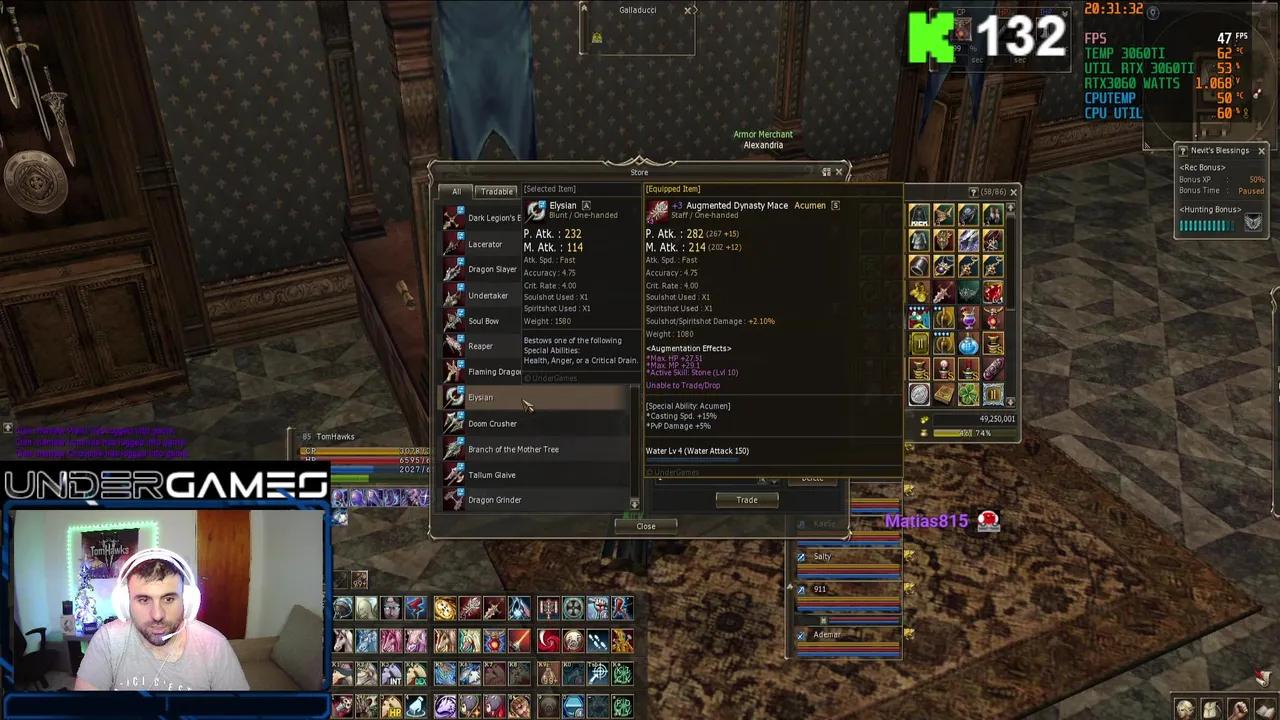Select the Elysian weapon icon in the store list
1280x720 pixels.
[x=454, y=398]
